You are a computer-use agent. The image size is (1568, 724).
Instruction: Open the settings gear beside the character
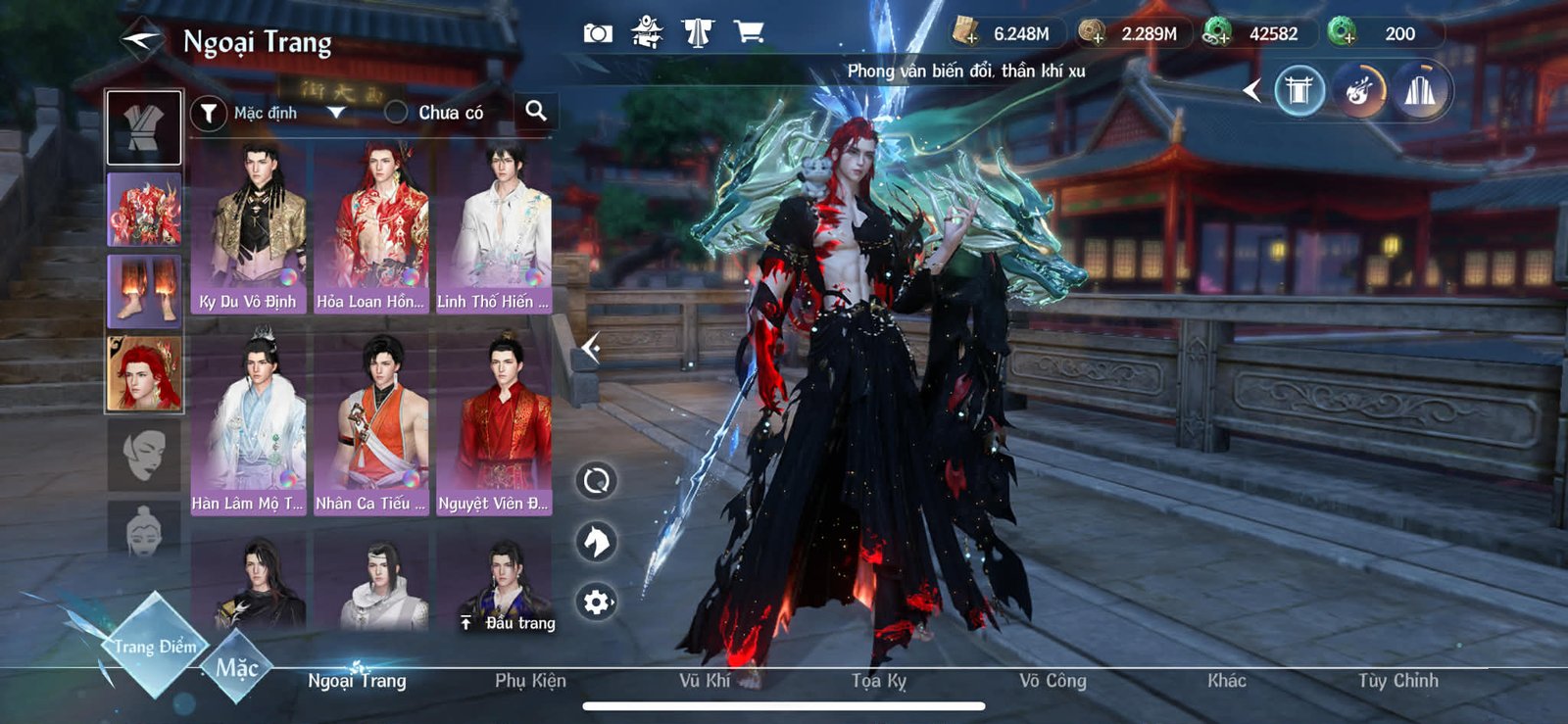596,603
